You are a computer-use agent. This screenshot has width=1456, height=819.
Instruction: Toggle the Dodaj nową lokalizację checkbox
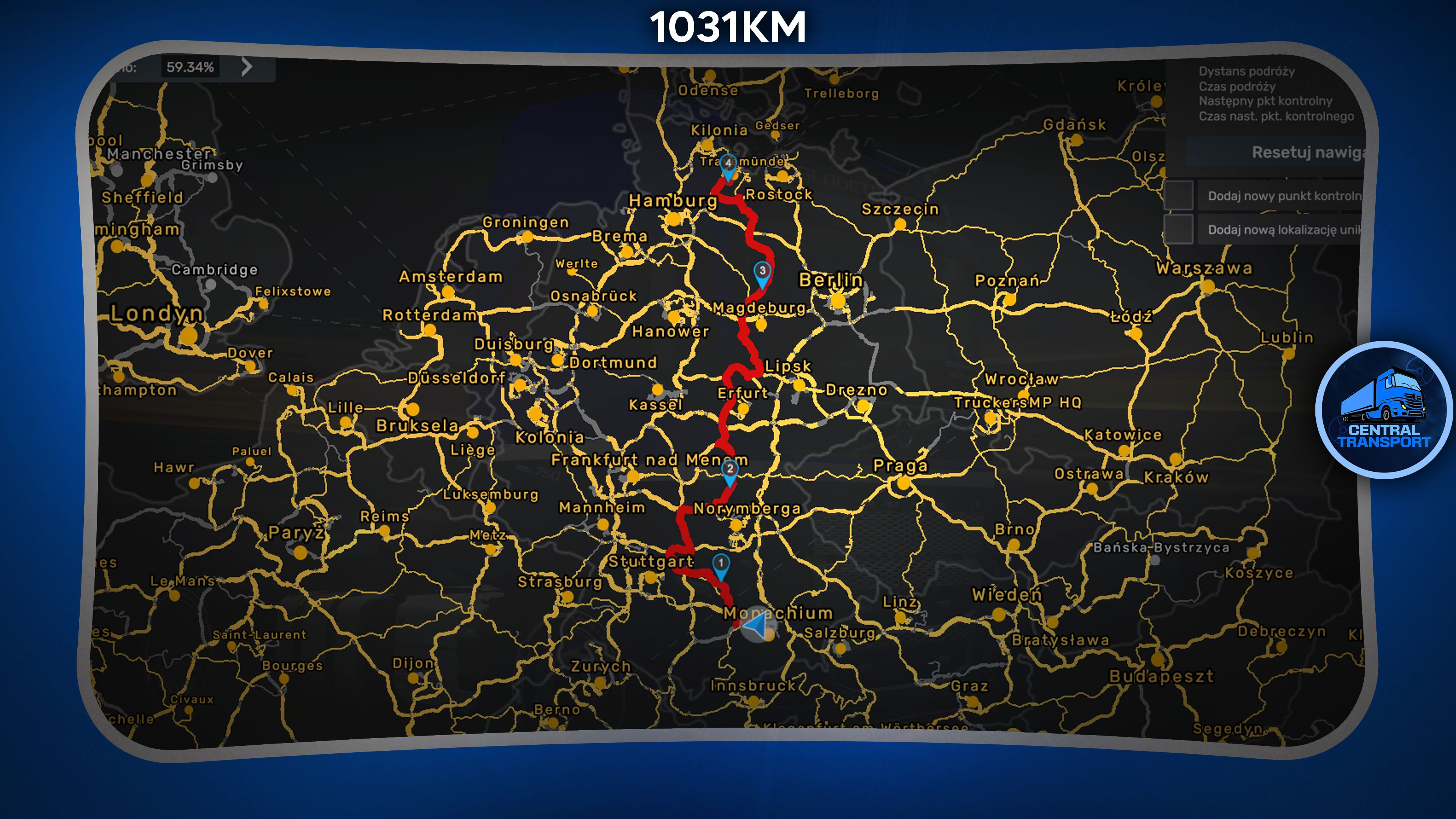pyautogui.click(x=1179, y=229)
